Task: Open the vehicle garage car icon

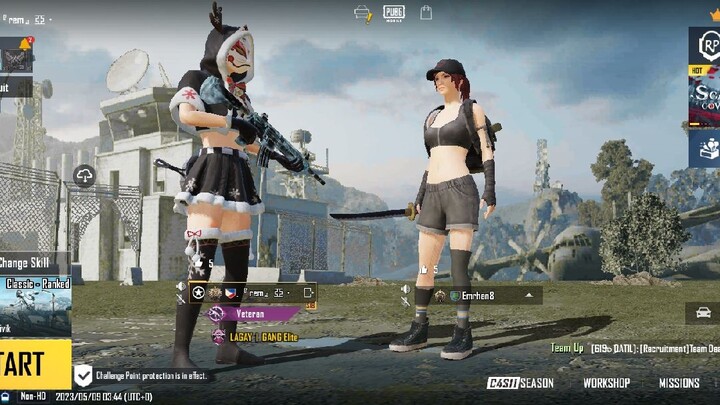Action: [x=703, y=313]
